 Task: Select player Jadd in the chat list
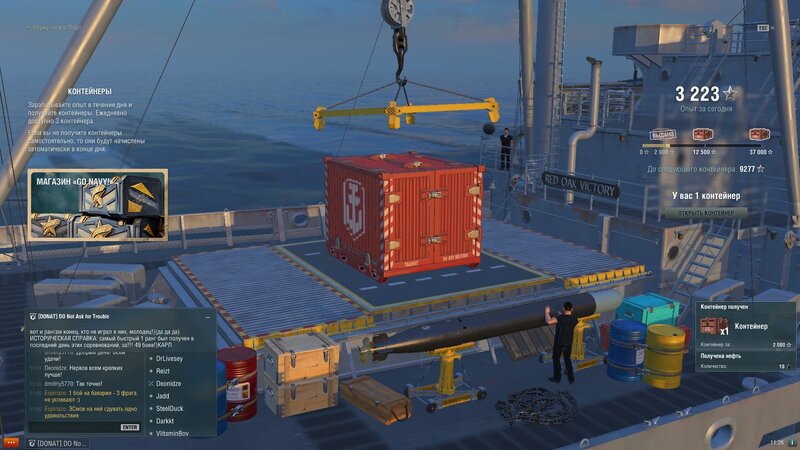click(163, 396)
